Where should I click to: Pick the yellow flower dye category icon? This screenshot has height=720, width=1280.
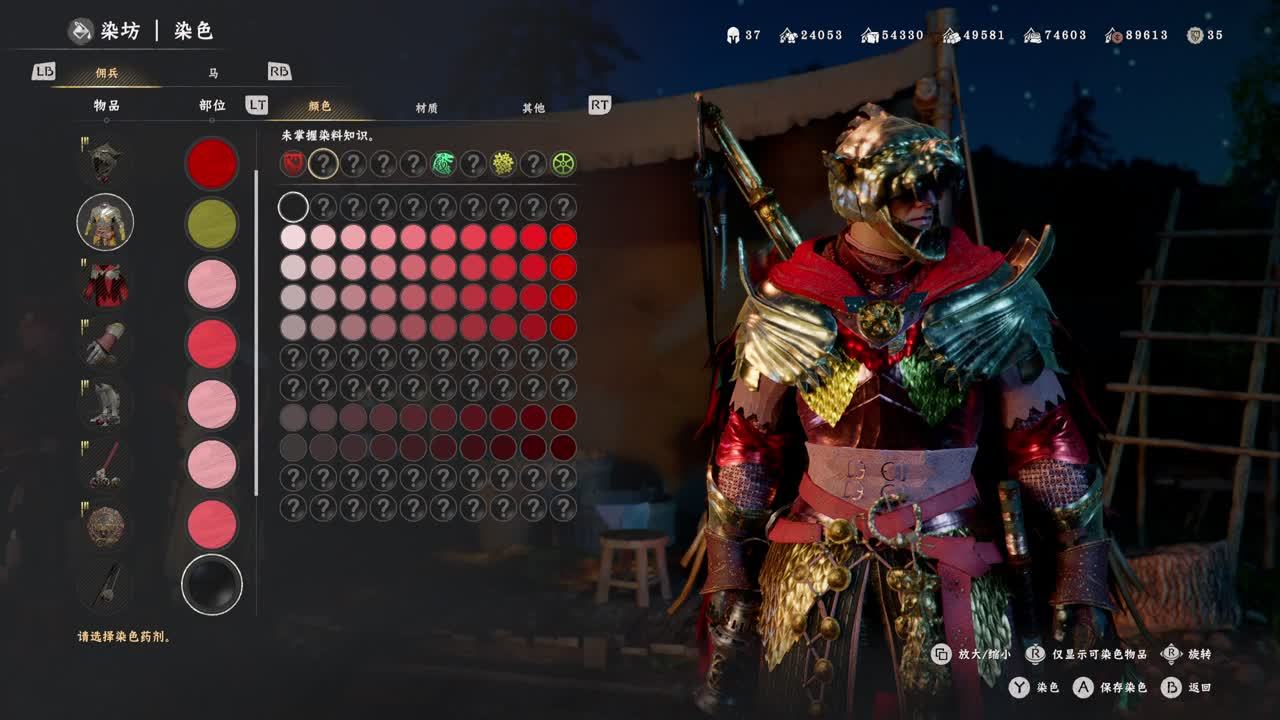(x=503, y=163)
